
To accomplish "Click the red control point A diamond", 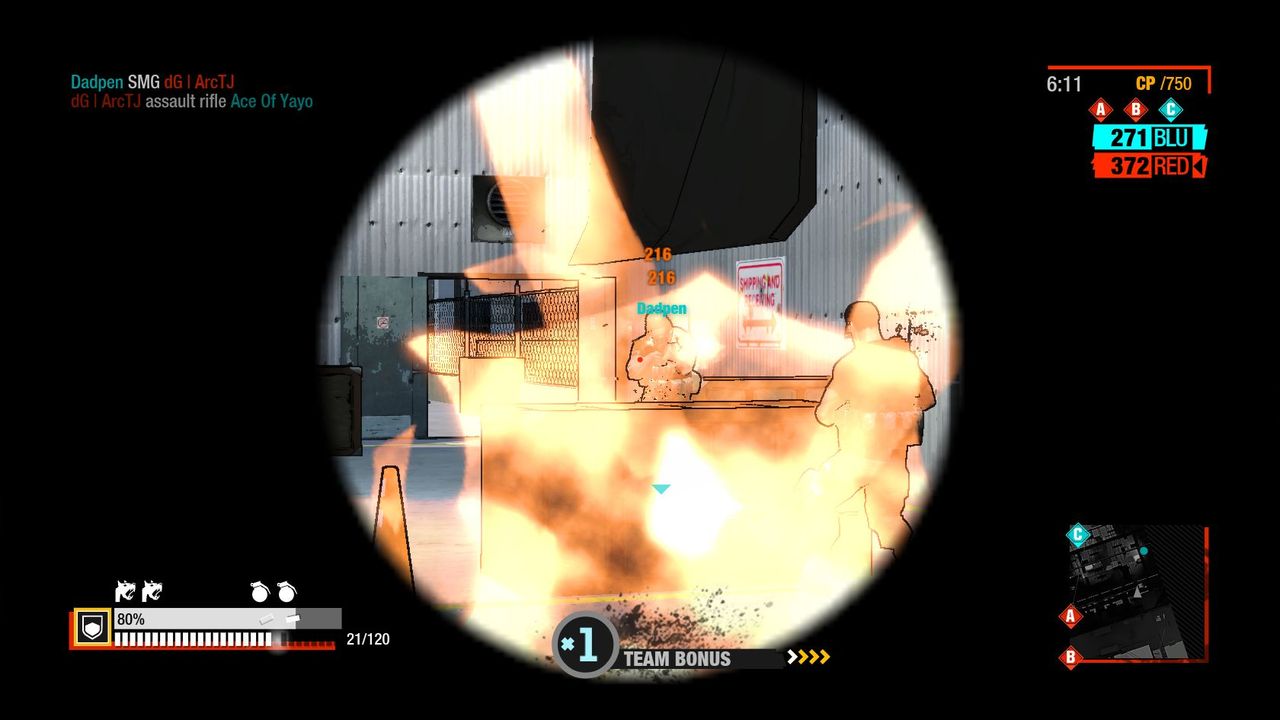I will click(x=1101, y=110).
